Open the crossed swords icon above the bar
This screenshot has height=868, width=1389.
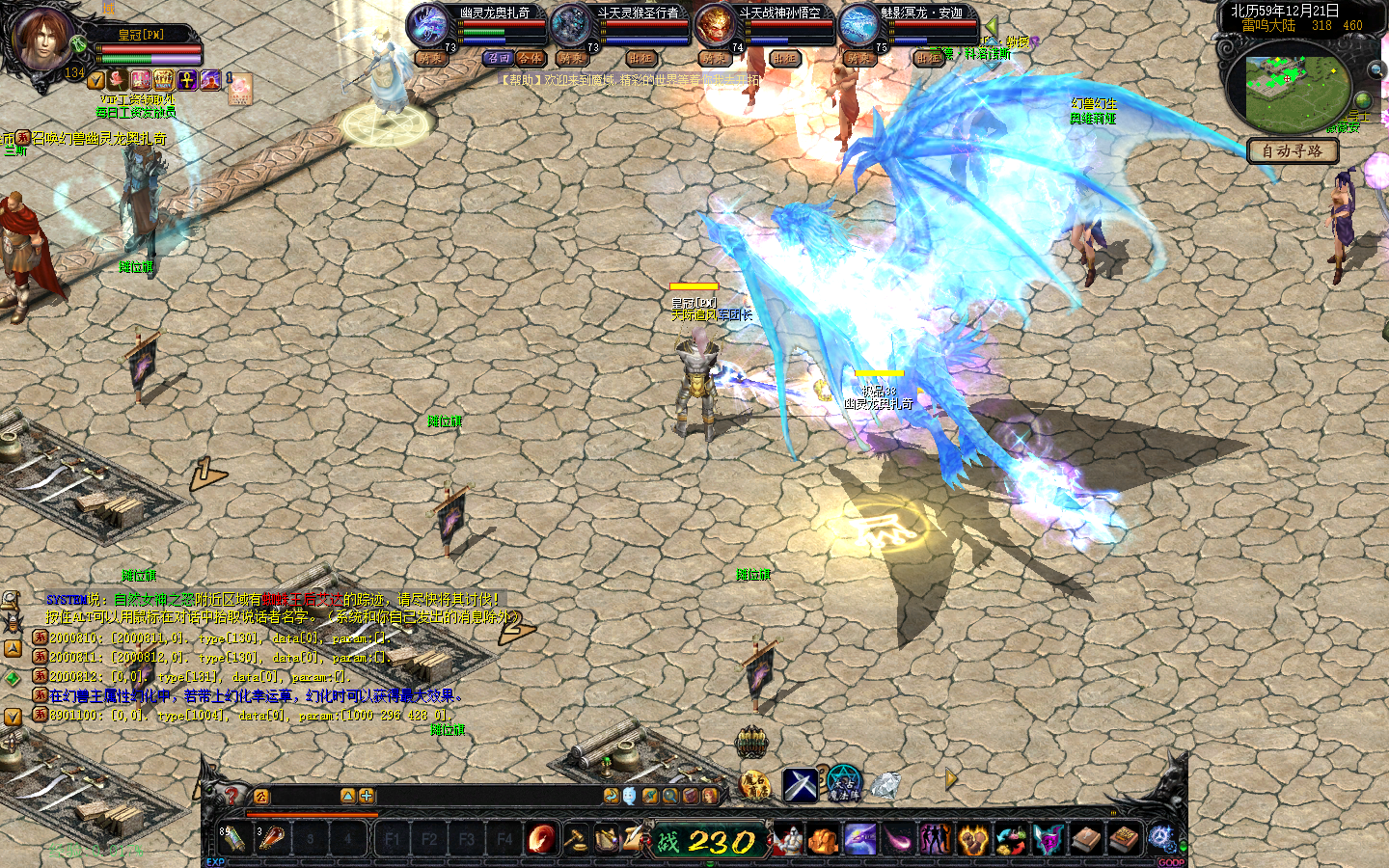click(800, 785)
